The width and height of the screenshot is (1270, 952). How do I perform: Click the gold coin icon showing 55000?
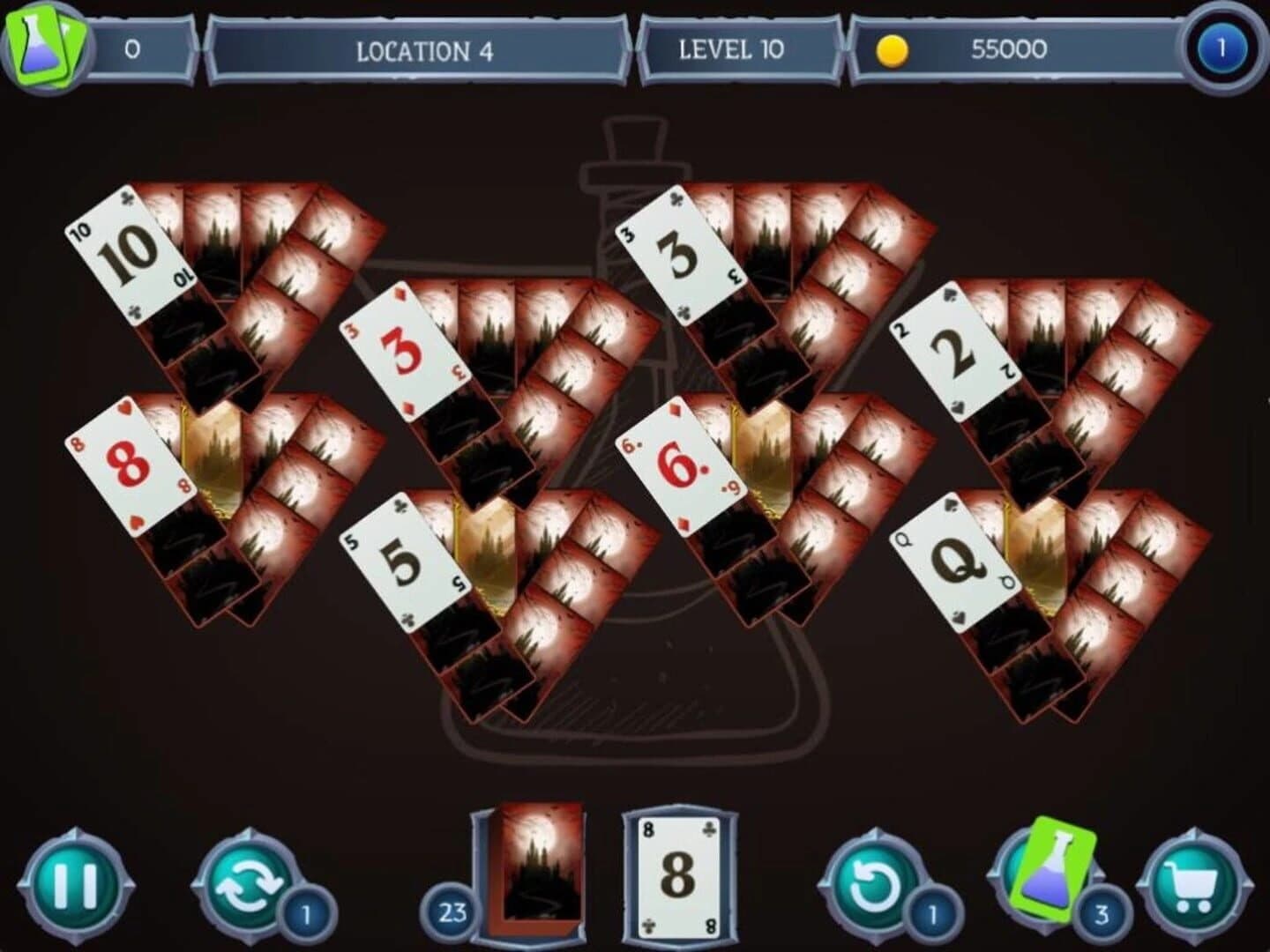pos(893,50)
